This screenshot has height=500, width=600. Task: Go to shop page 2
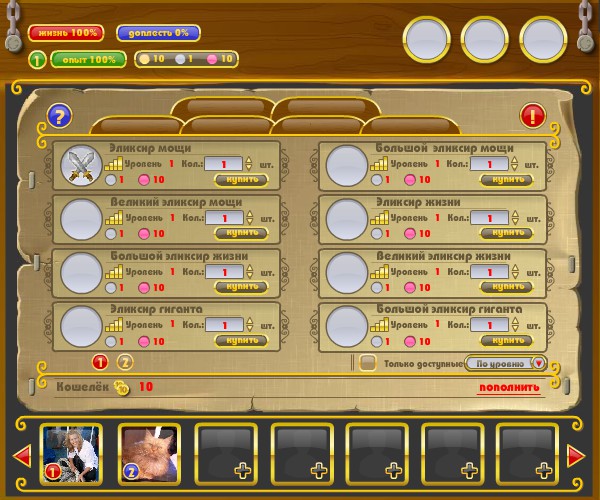click(x=125, y=362)
